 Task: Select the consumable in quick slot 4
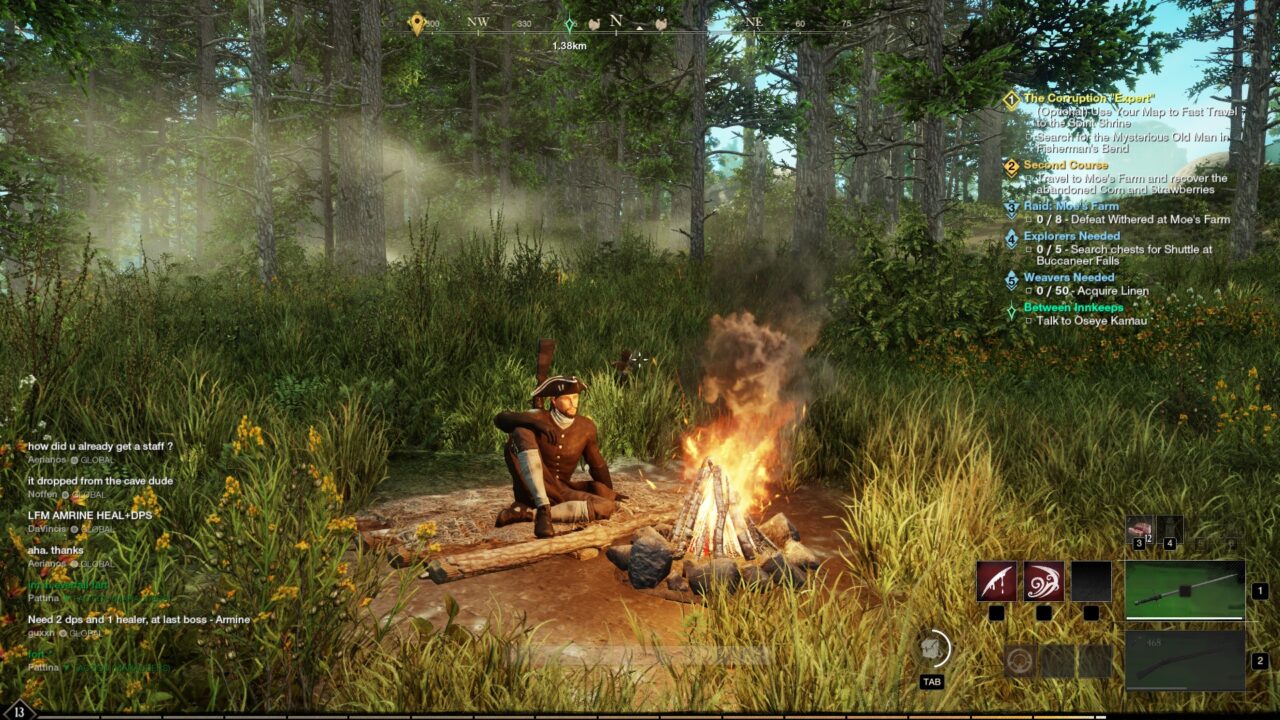[1169, 529]
